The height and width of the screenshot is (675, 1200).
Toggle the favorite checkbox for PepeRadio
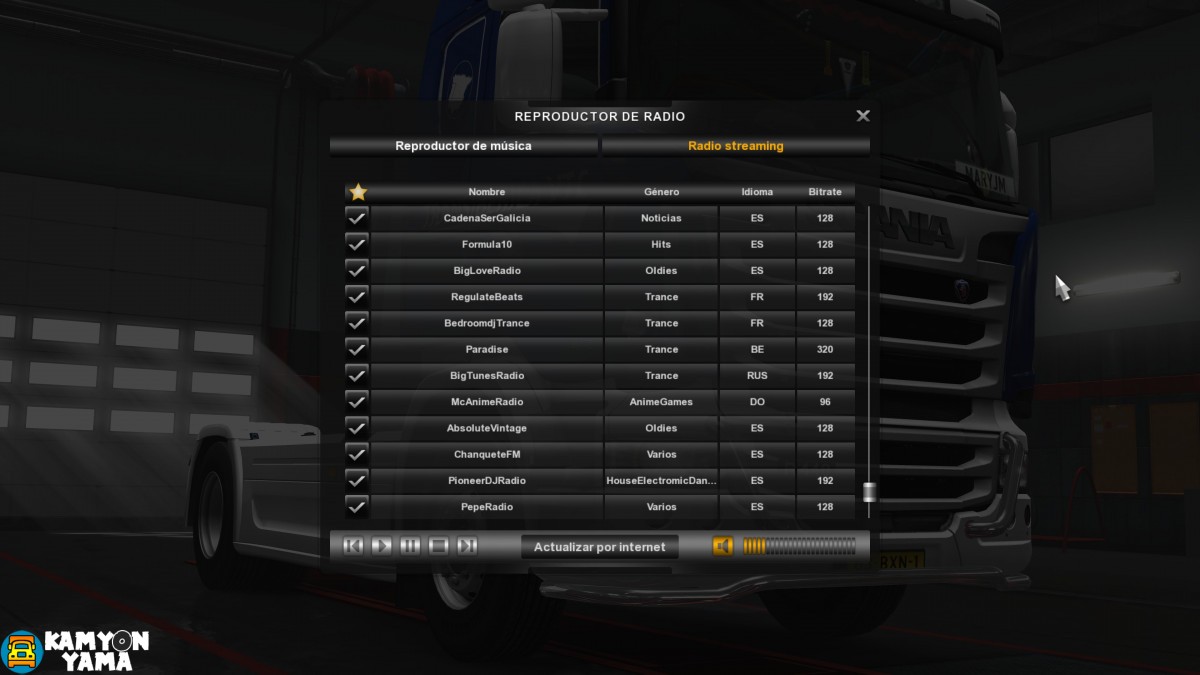click(x=357, y=507)
